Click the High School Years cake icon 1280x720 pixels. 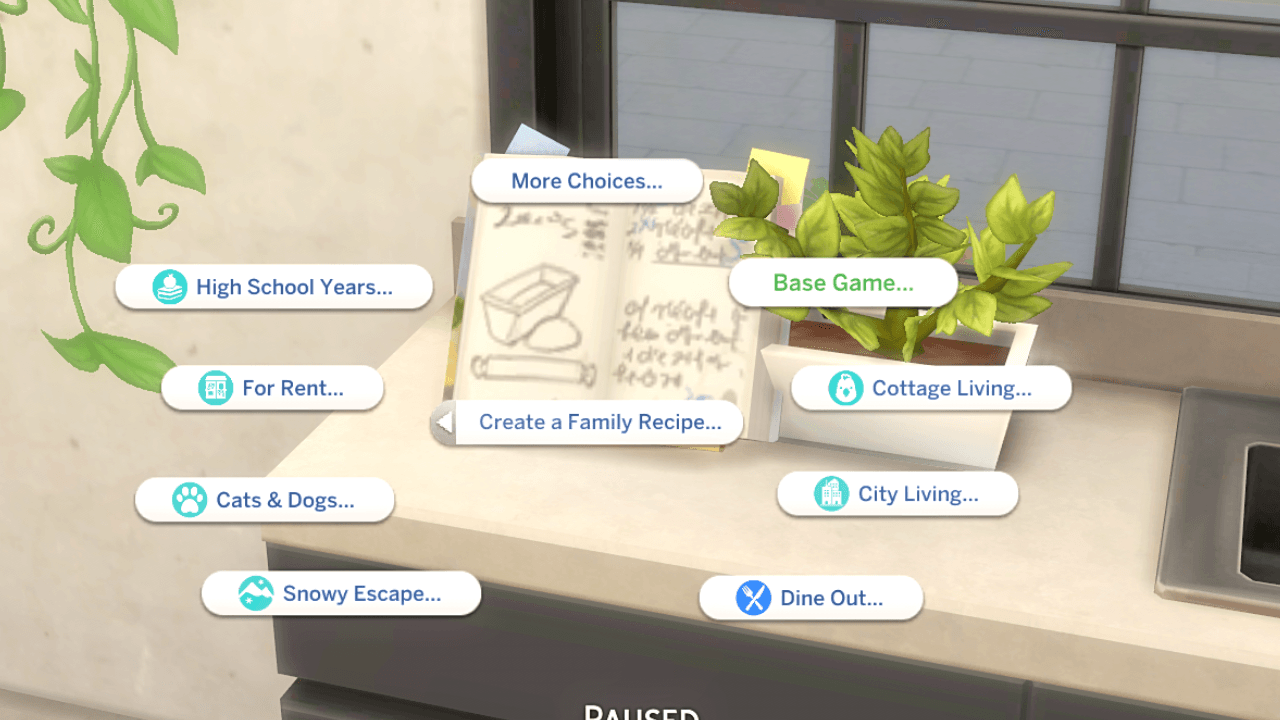pyautogui.click(x=170, y=287)
